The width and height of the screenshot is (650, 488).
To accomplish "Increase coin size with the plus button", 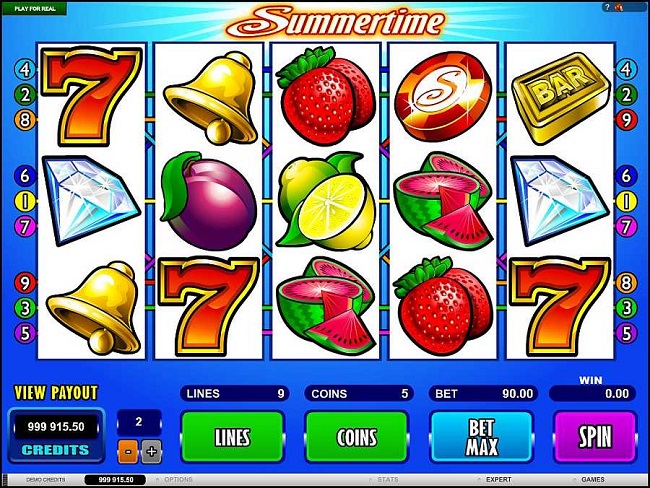I will [151, 451].
